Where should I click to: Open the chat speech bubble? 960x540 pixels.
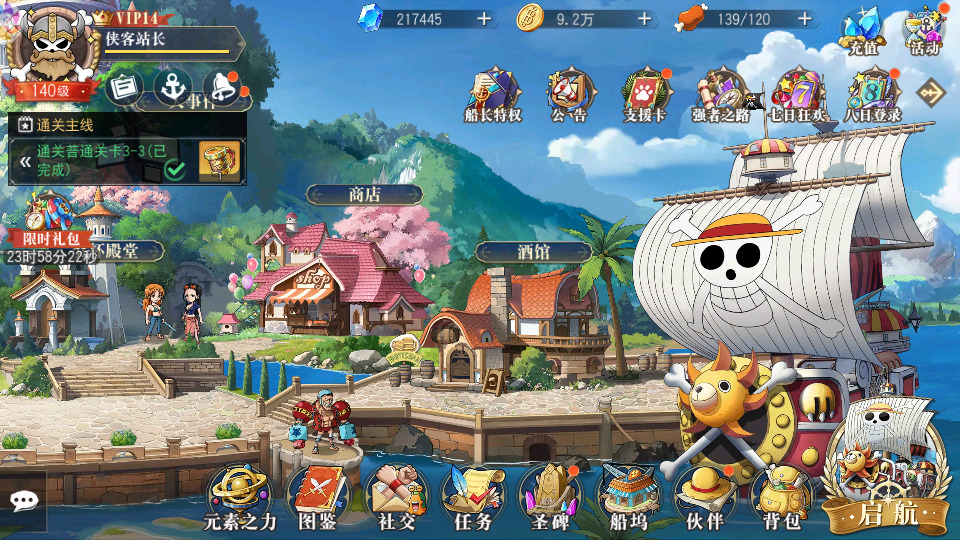(x=22, y=500)
